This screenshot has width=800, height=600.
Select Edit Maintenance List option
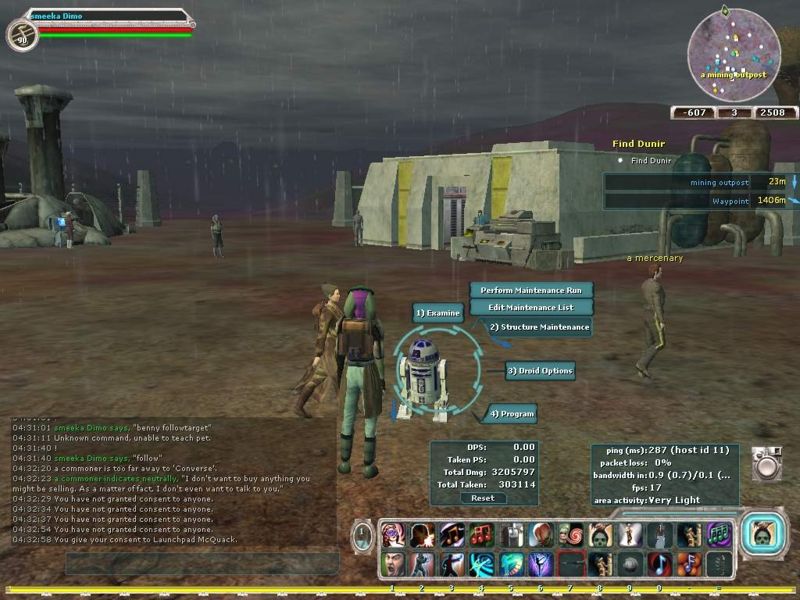(x=530, y=307)
